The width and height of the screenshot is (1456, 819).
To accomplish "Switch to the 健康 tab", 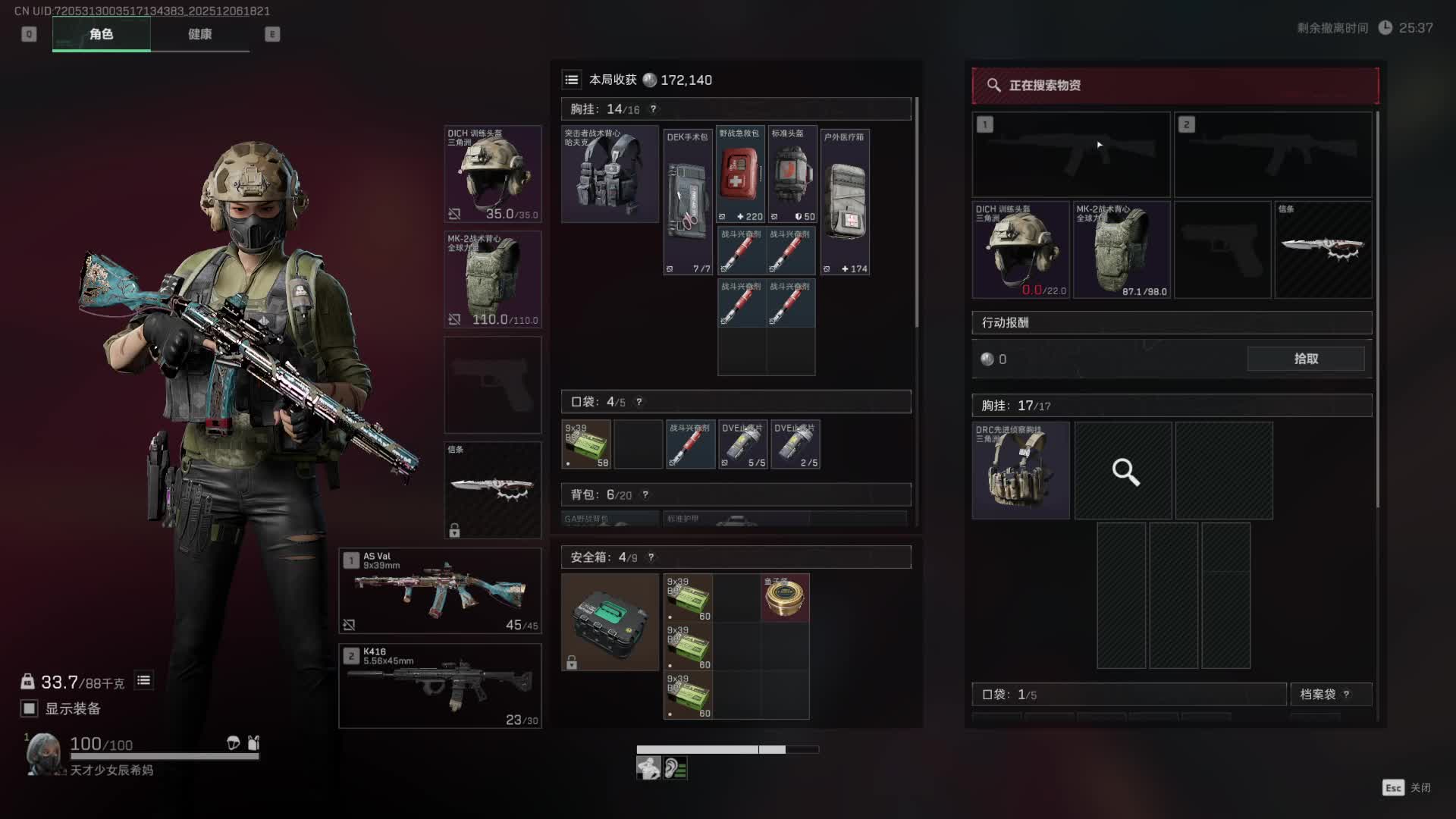I will (x=199, y=34).
